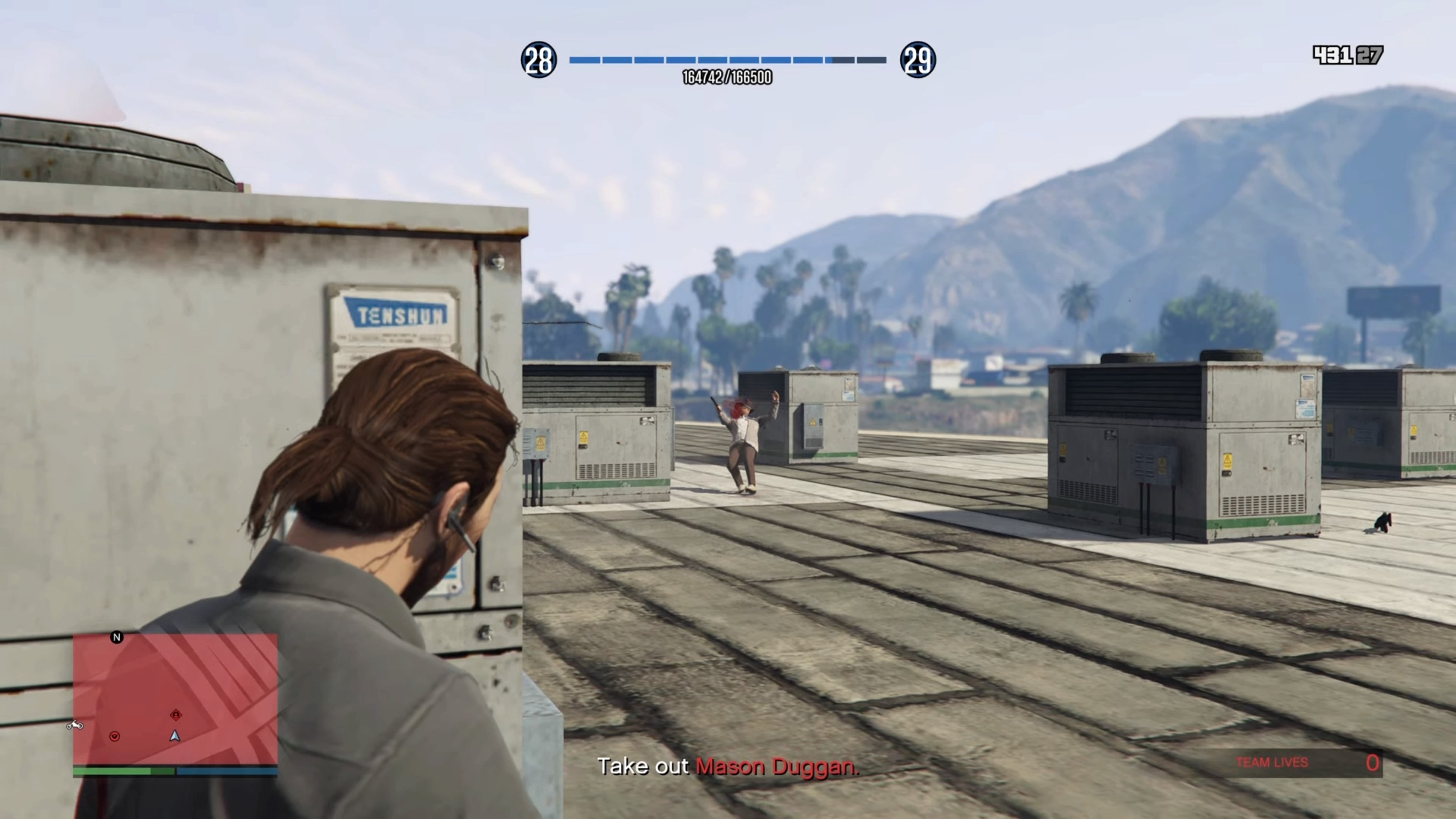Viewport: 1456px width, 819px height.
Task: Select the red objective circle blip on minimap
Action: click(x=115, y=736)
